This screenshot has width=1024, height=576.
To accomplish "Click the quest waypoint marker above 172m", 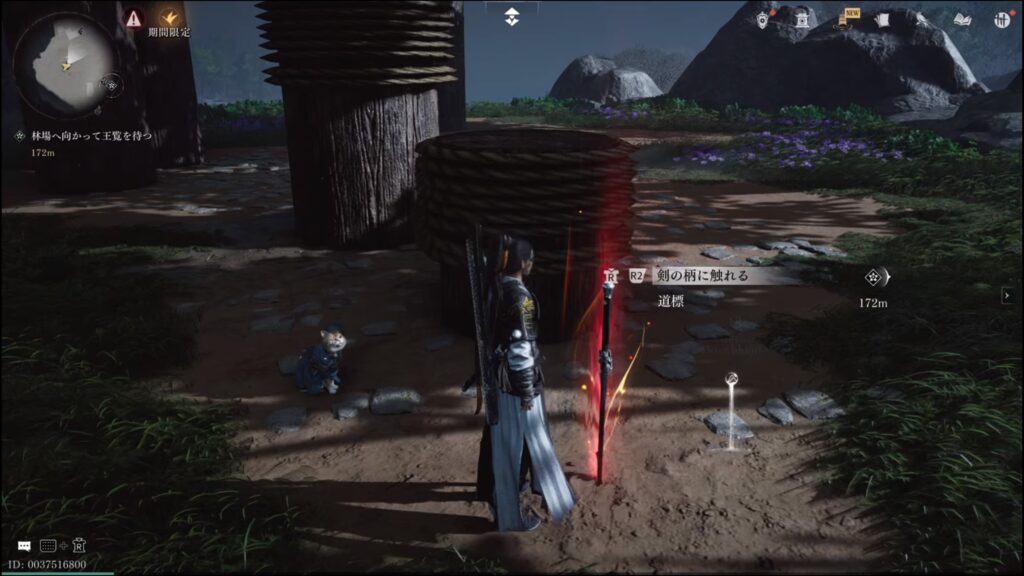I will point(875,279).
